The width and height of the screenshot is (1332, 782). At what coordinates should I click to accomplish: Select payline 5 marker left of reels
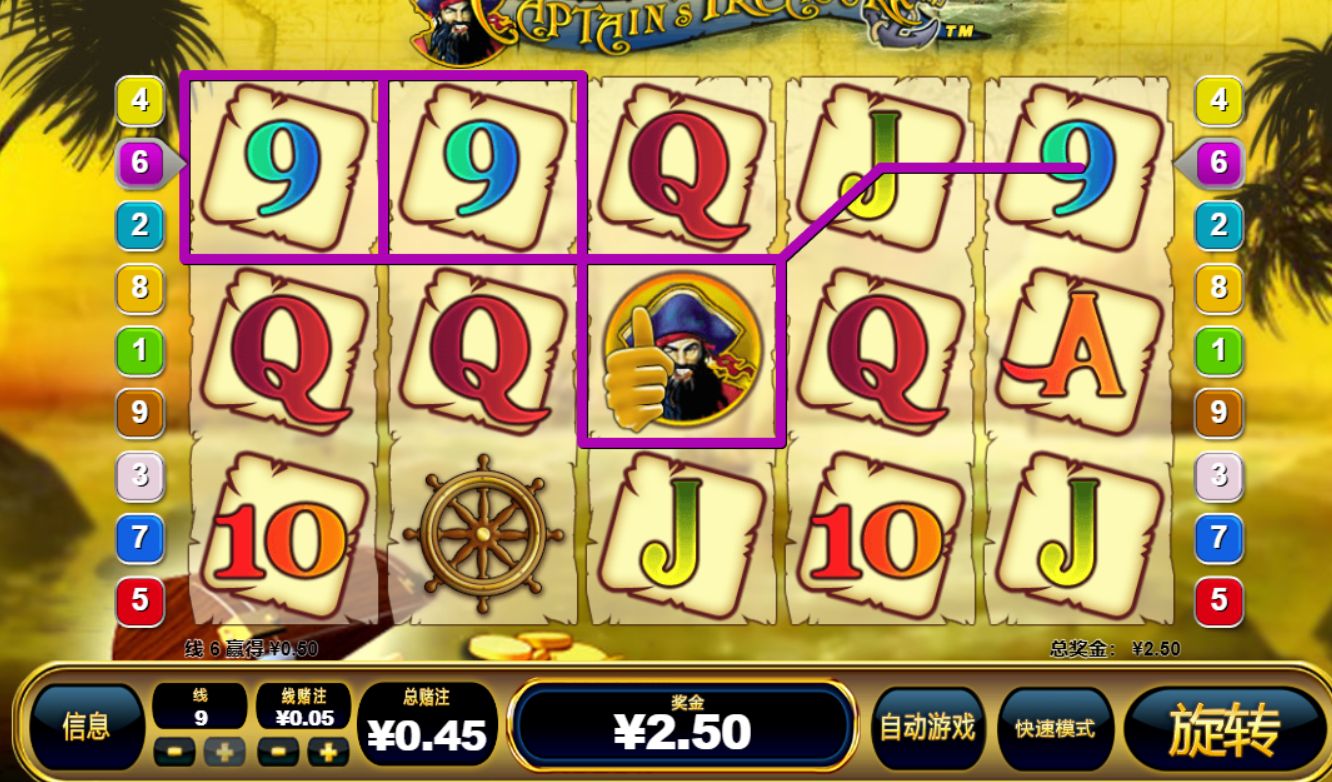(x=140, y=600)
